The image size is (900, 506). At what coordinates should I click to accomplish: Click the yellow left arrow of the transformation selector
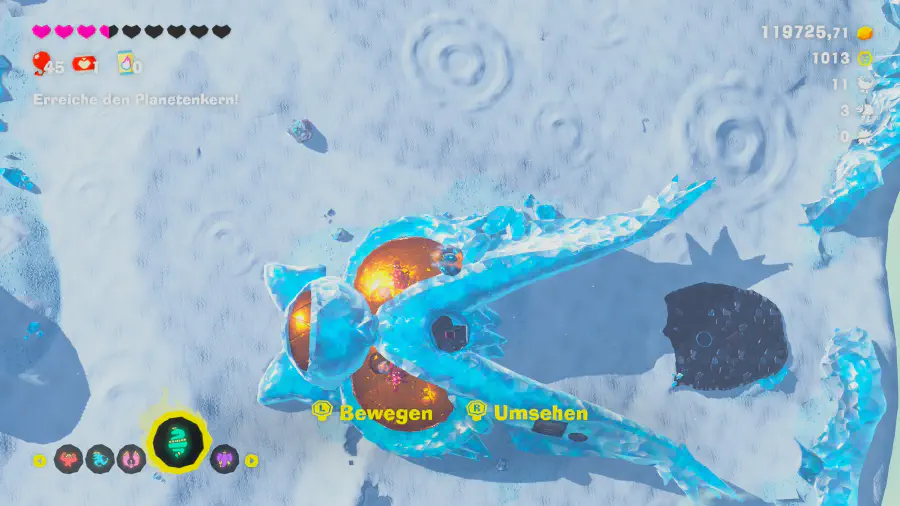click(40, 461)
